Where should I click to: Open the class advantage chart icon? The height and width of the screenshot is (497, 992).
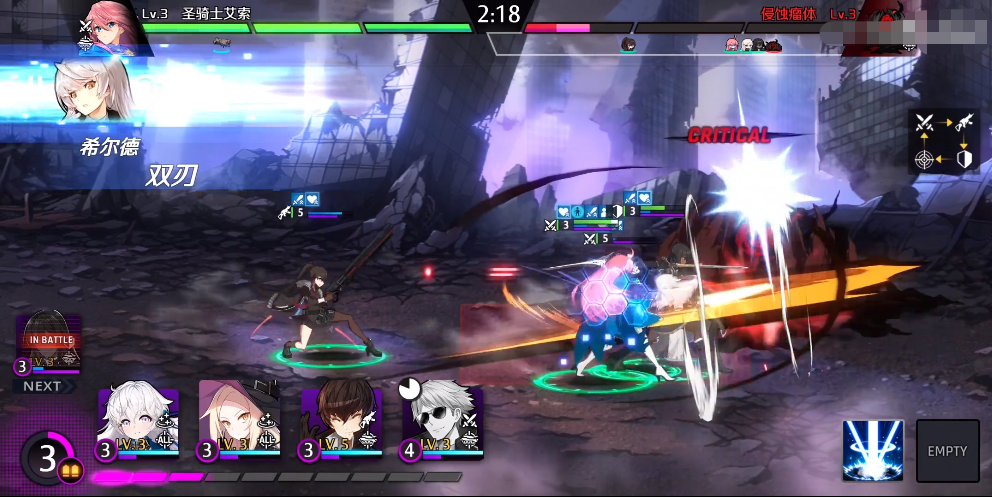pos(944,141)
